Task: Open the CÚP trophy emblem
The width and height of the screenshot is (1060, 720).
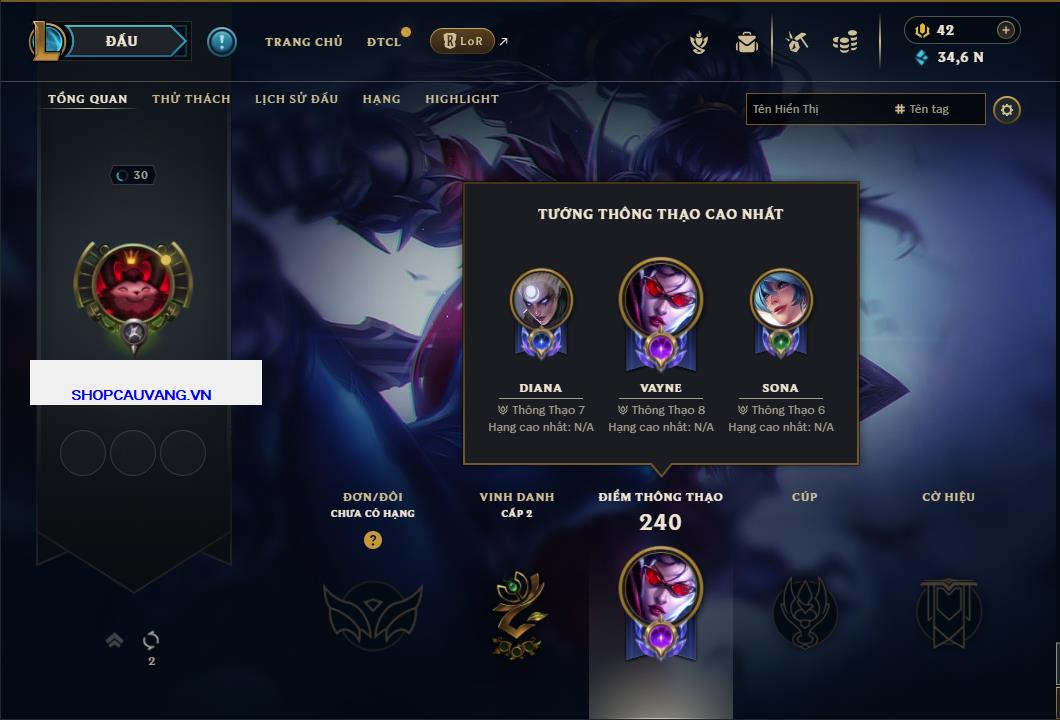Action: pyautogui.click(x=804, y=612)
